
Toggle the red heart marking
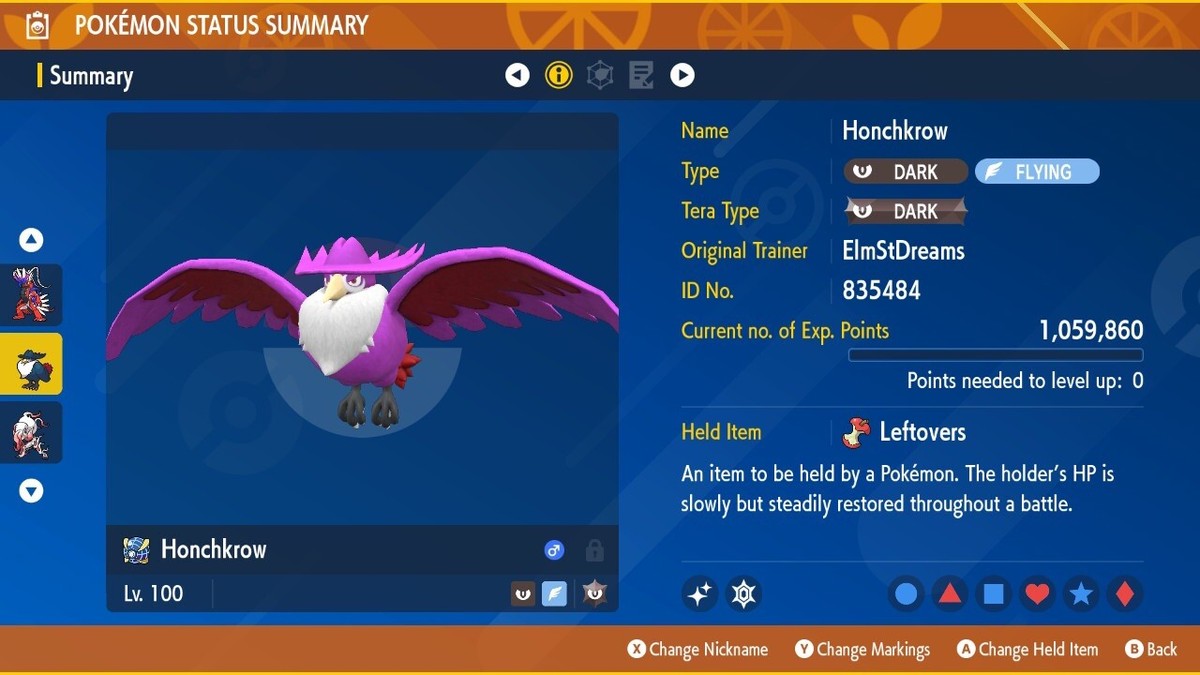[x=1037, y=594]
